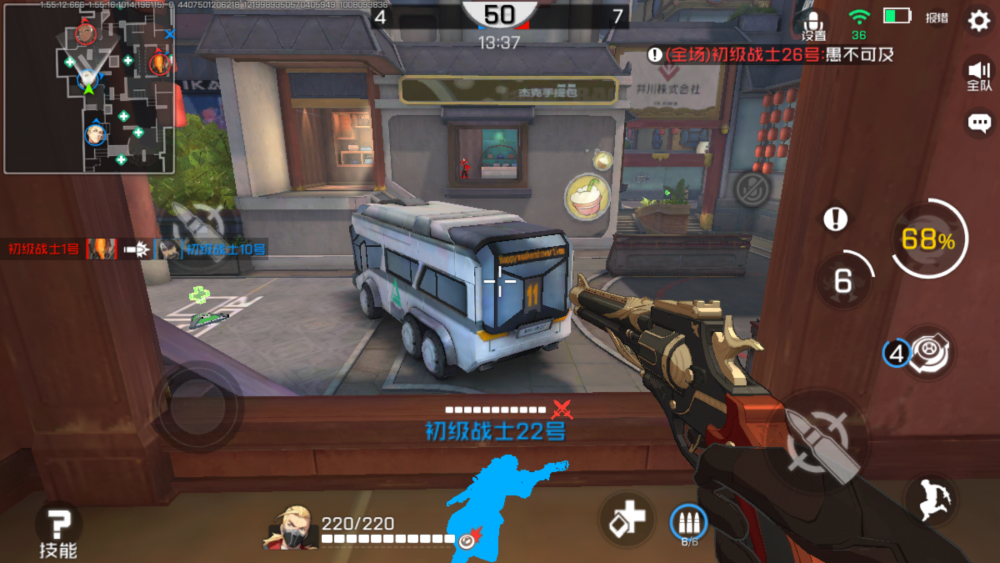1000x563 pixels.
Task: Throw the grenade skill with 4 count
Action: tap(919, 353)
